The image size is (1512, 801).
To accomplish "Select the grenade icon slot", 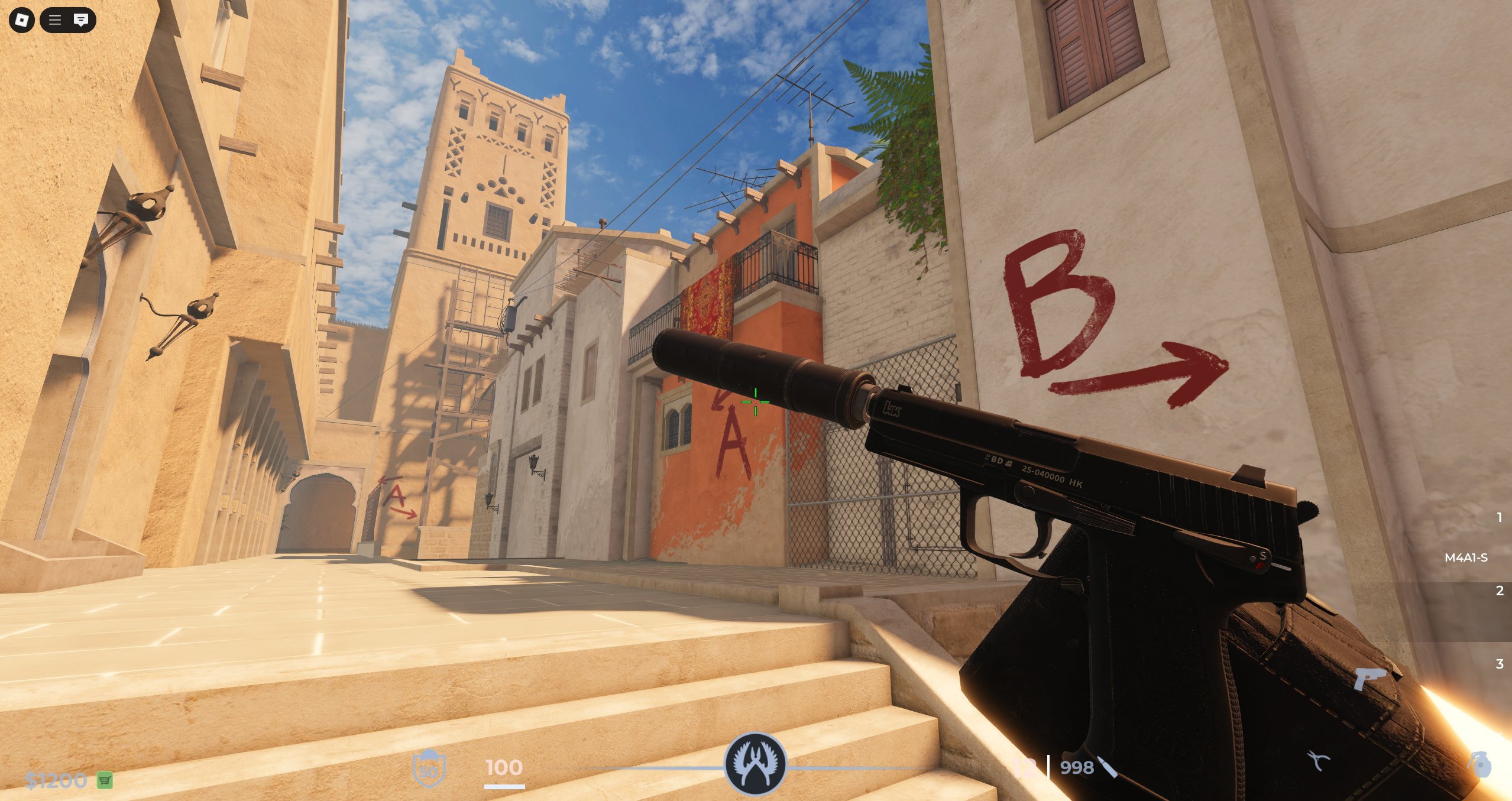I will pyautogui.click(x=1480, y=764).
